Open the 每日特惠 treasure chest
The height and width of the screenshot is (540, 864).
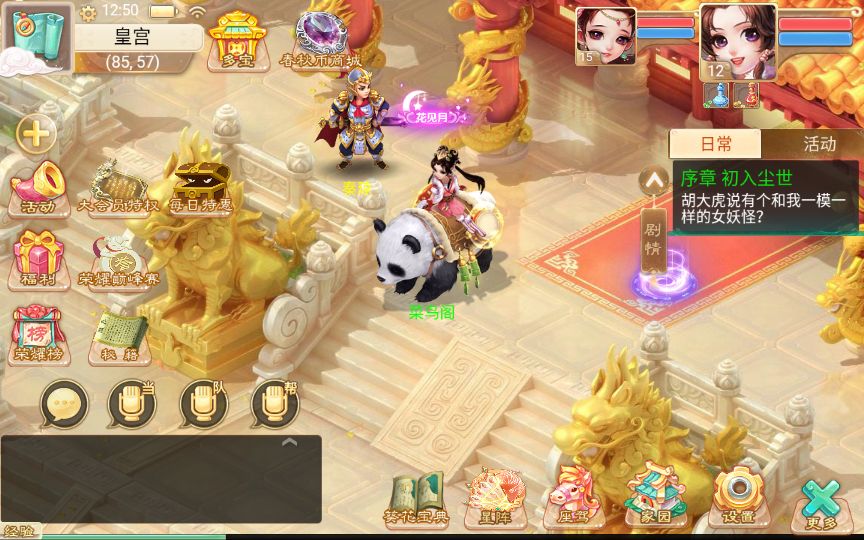200,188
